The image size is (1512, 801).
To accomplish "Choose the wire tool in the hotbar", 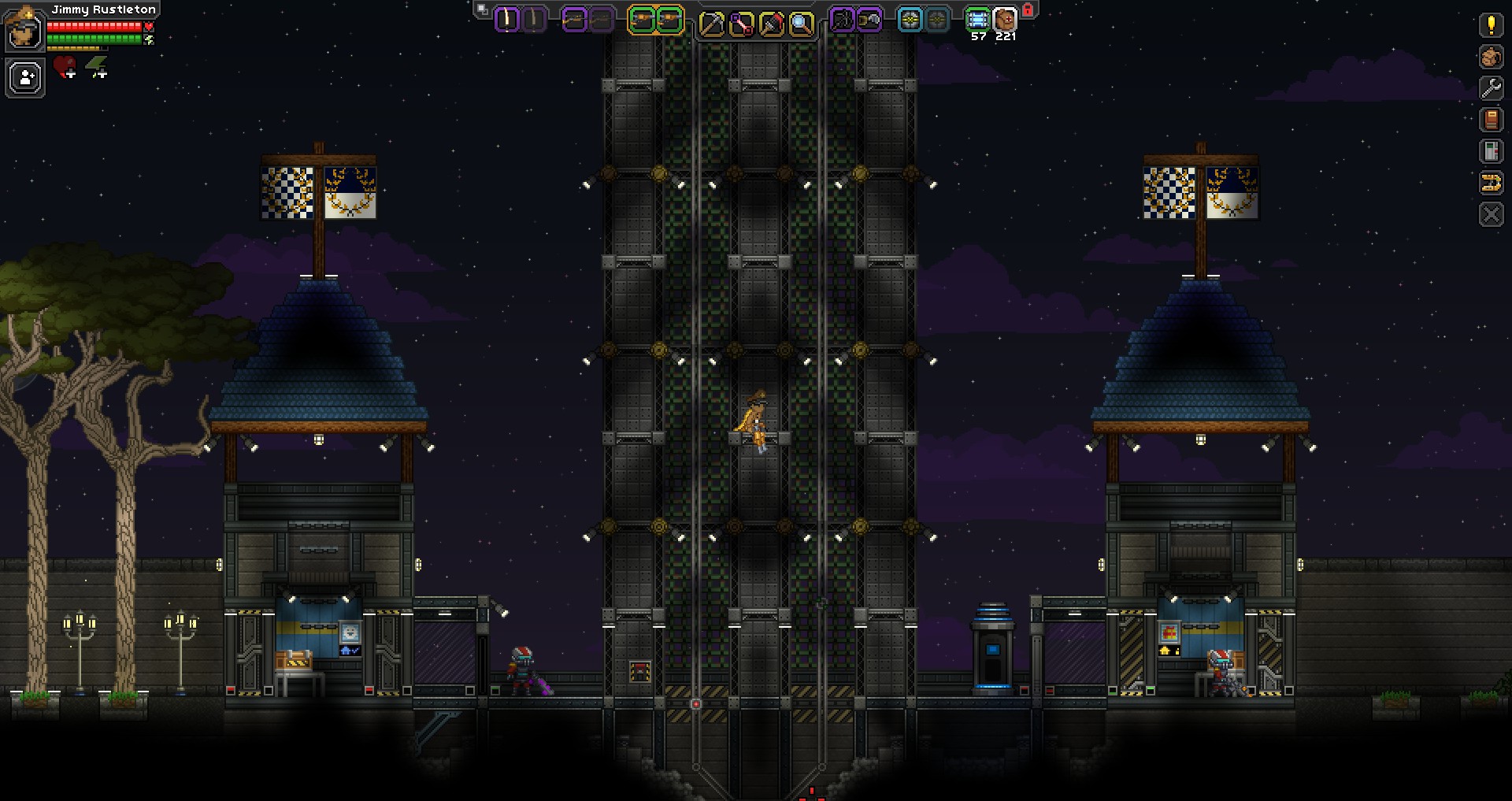I will tap(741, 24).
